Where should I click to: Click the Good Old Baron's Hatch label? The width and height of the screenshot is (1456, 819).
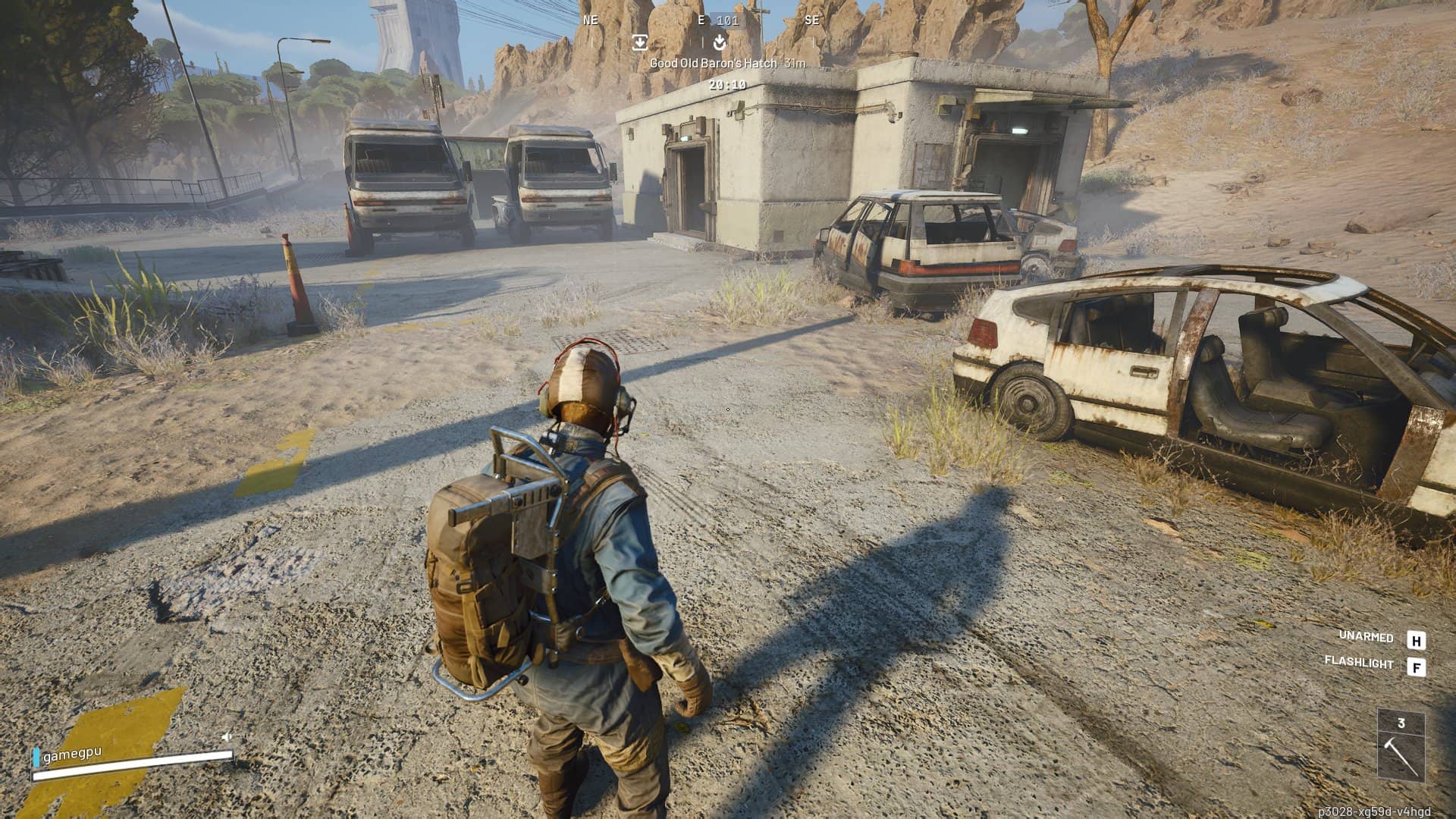tap(713, 64)
